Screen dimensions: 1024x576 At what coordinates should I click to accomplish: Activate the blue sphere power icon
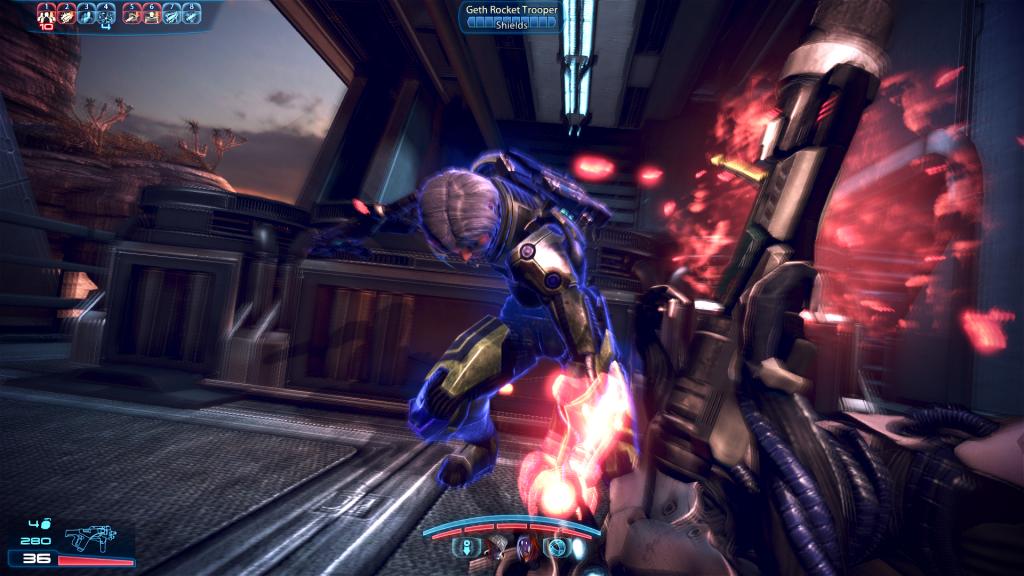[x=556, y=548]
